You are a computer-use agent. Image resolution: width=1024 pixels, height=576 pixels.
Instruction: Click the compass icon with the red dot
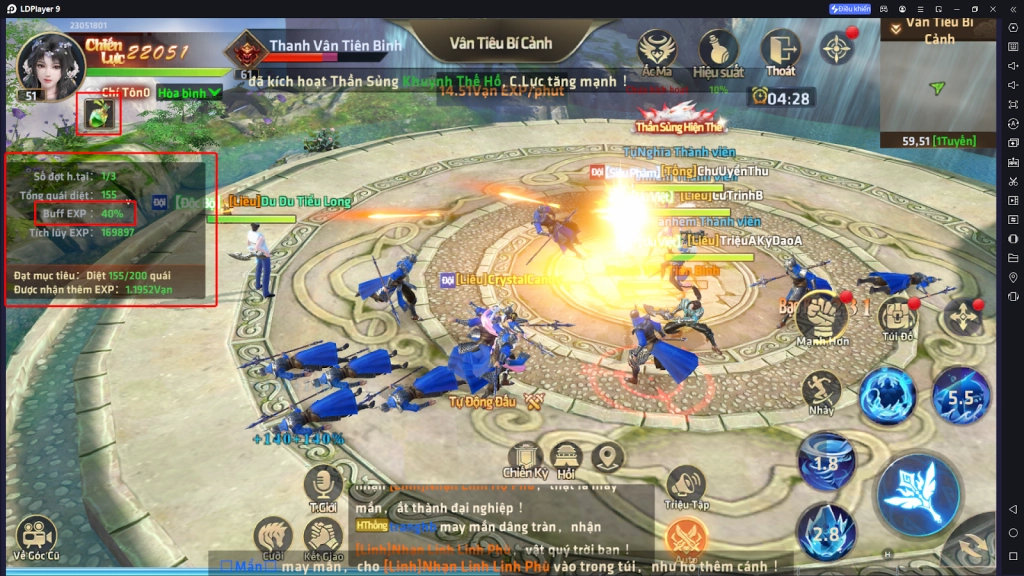838,48
